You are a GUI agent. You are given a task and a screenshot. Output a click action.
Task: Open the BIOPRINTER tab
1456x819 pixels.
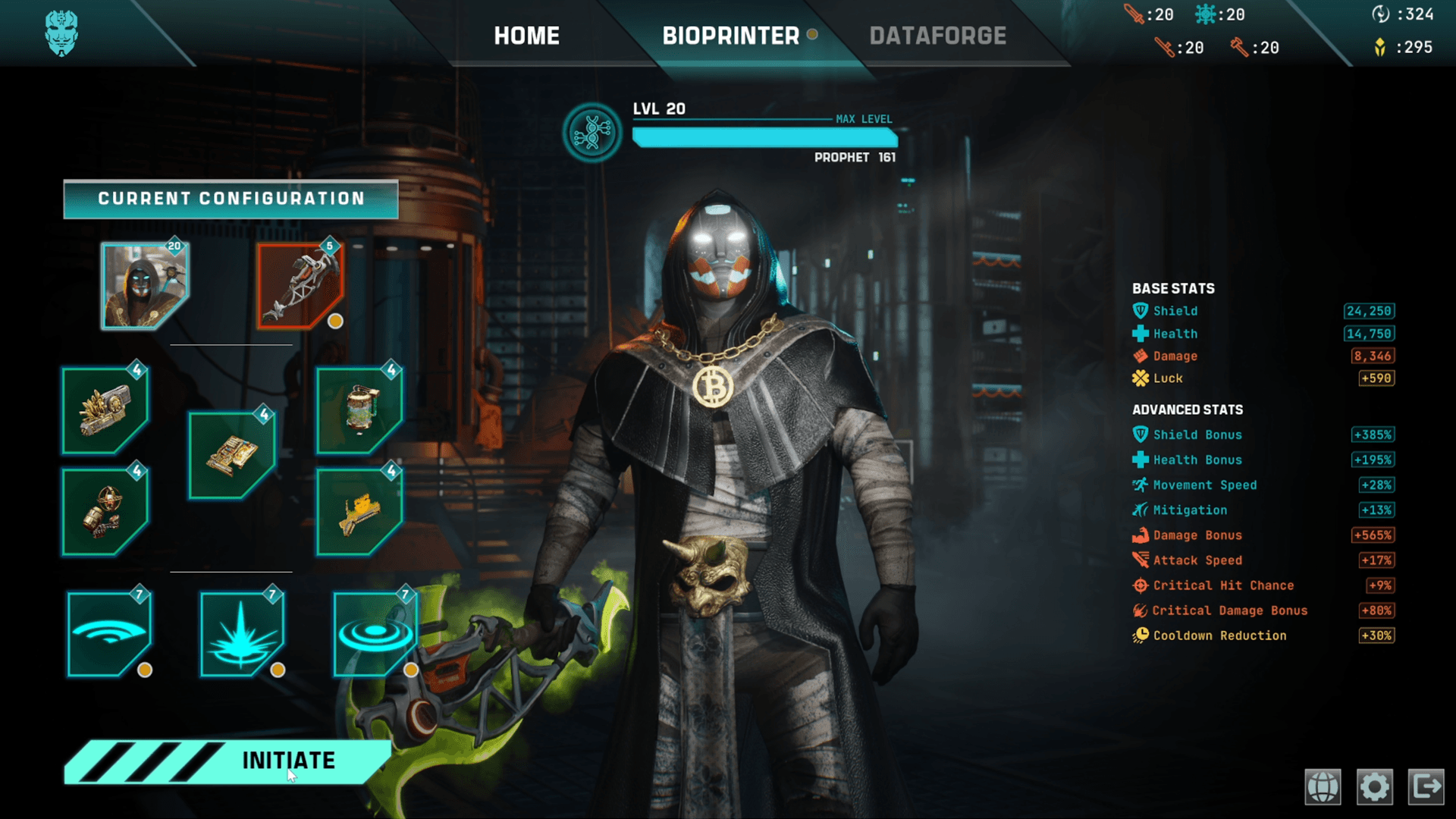coord(731,36)
